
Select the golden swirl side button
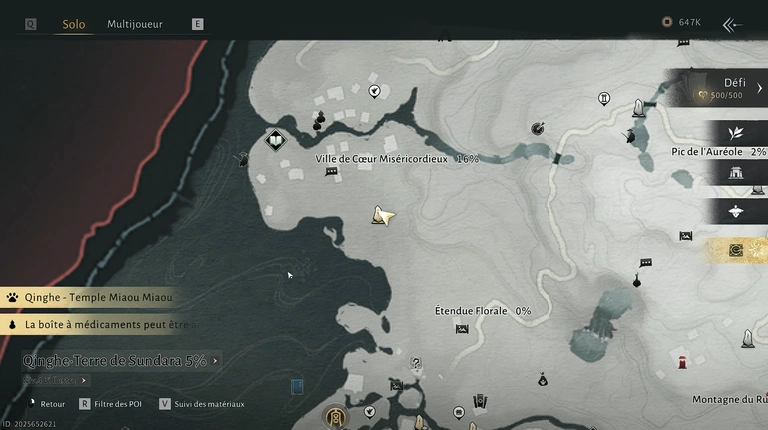[736, 249]
